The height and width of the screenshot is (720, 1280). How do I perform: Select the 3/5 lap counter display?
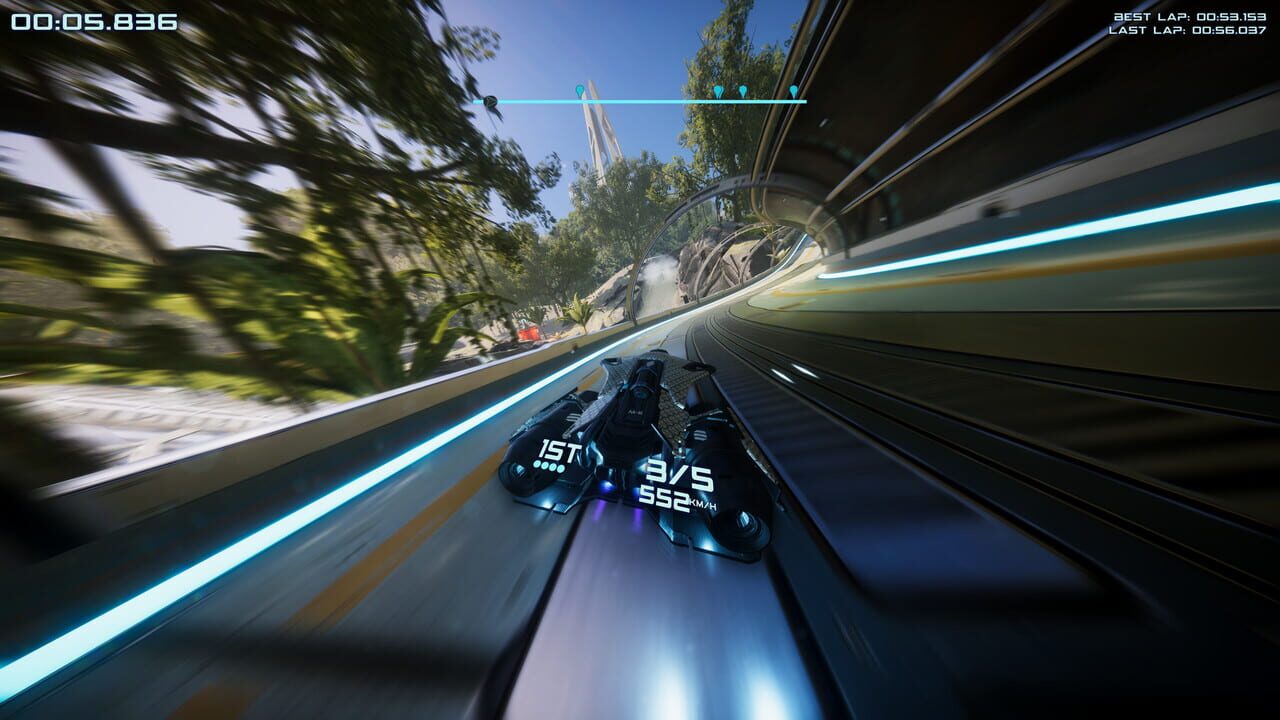click(679, 470)
